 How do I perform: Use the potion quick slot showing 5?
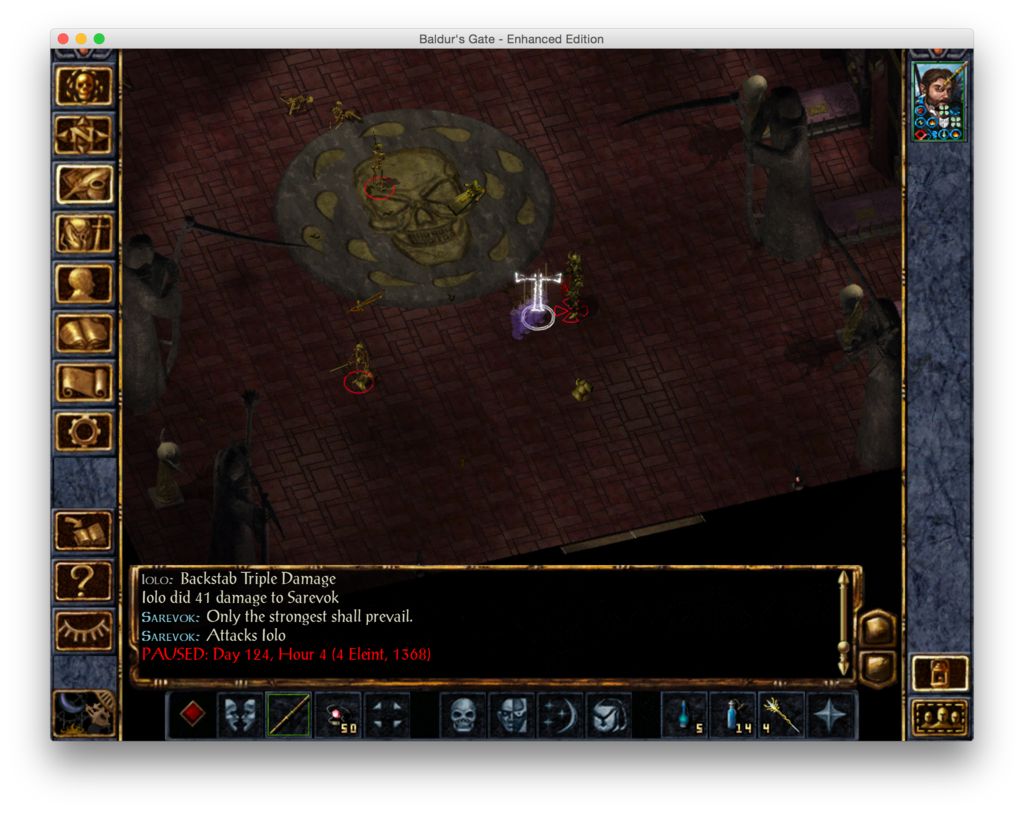685,715
